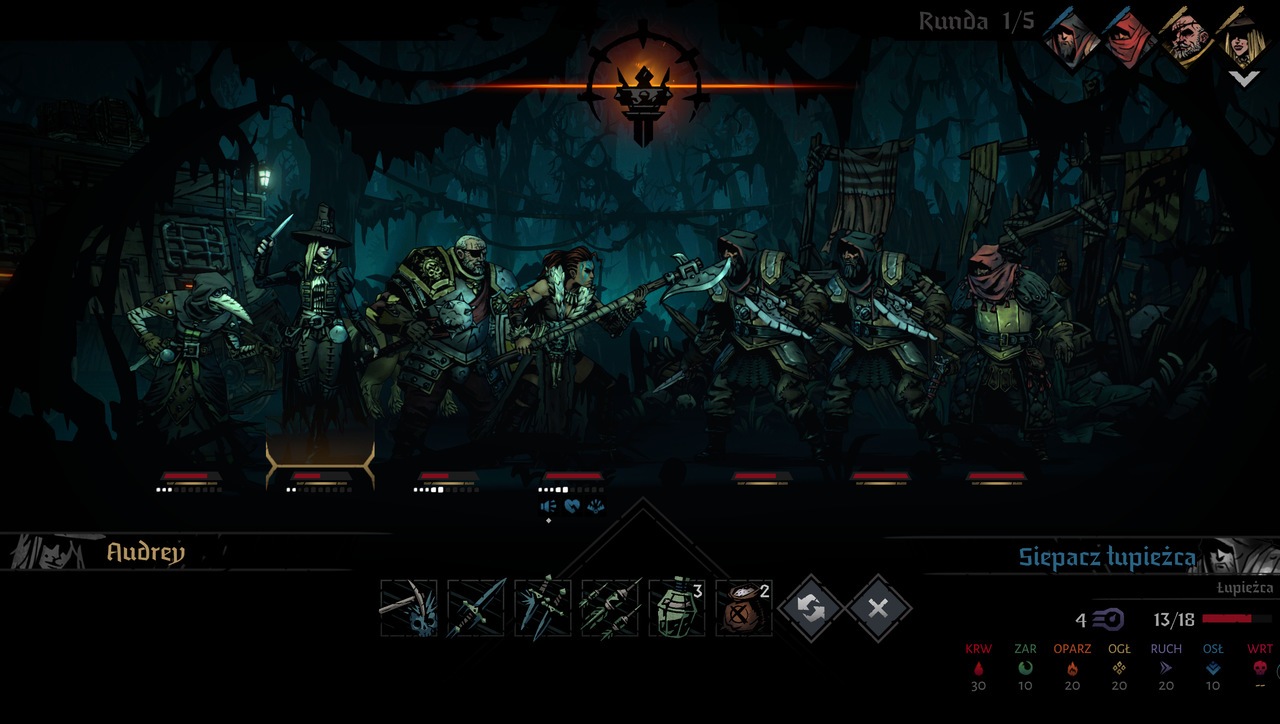Click the X cancel diamond button

880,606
